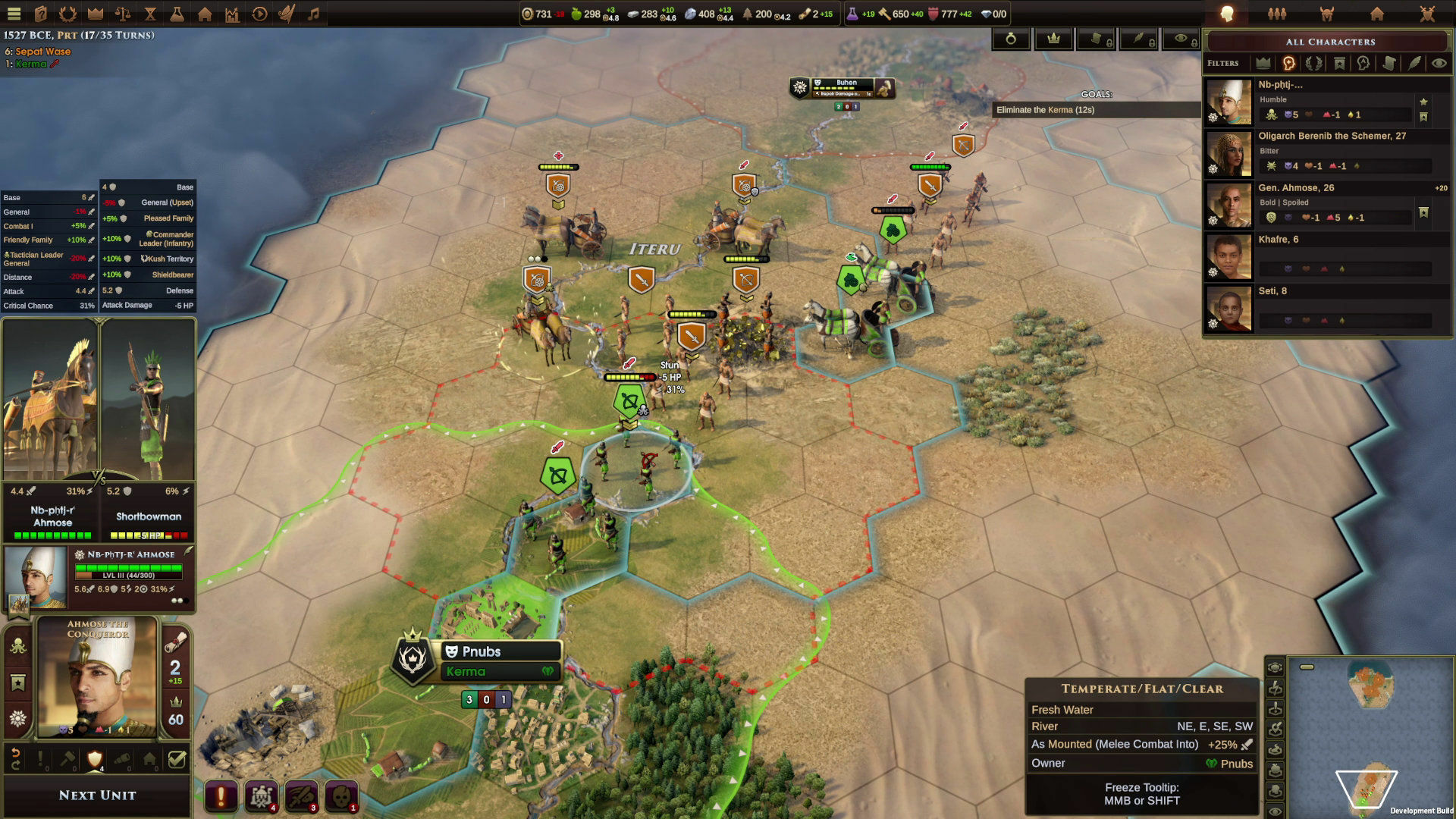Click the stats chart icon on top toolbar
Image resolution: width=1456 pixels, height=819 pixels.
(231, 14)
